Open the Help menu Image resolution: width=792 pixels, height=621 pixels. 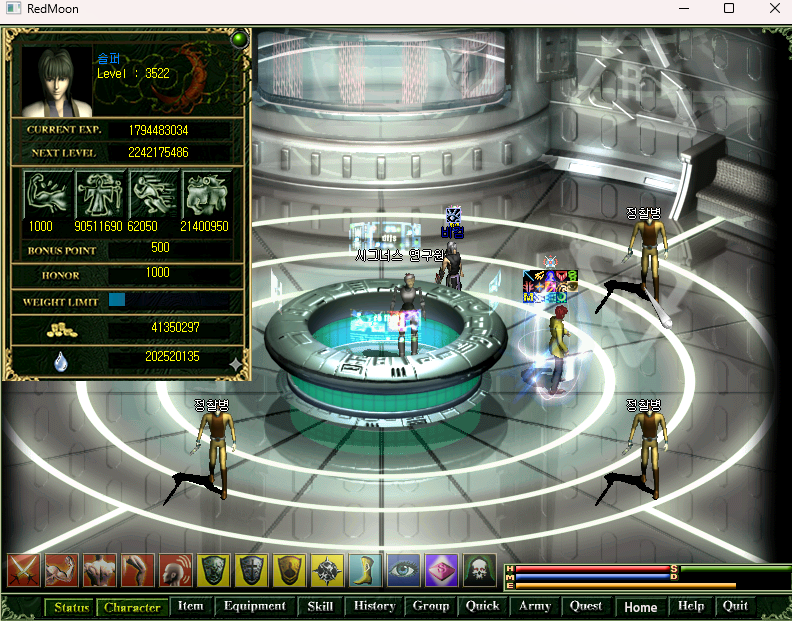691,606
